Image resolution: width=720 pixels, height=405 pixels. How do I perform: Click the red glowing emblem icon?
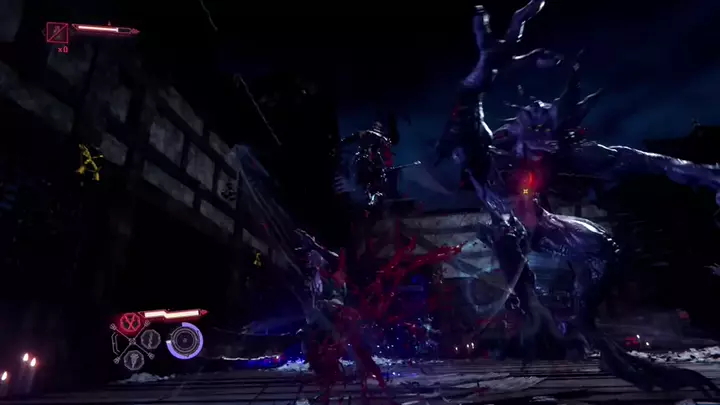point(129,322)
